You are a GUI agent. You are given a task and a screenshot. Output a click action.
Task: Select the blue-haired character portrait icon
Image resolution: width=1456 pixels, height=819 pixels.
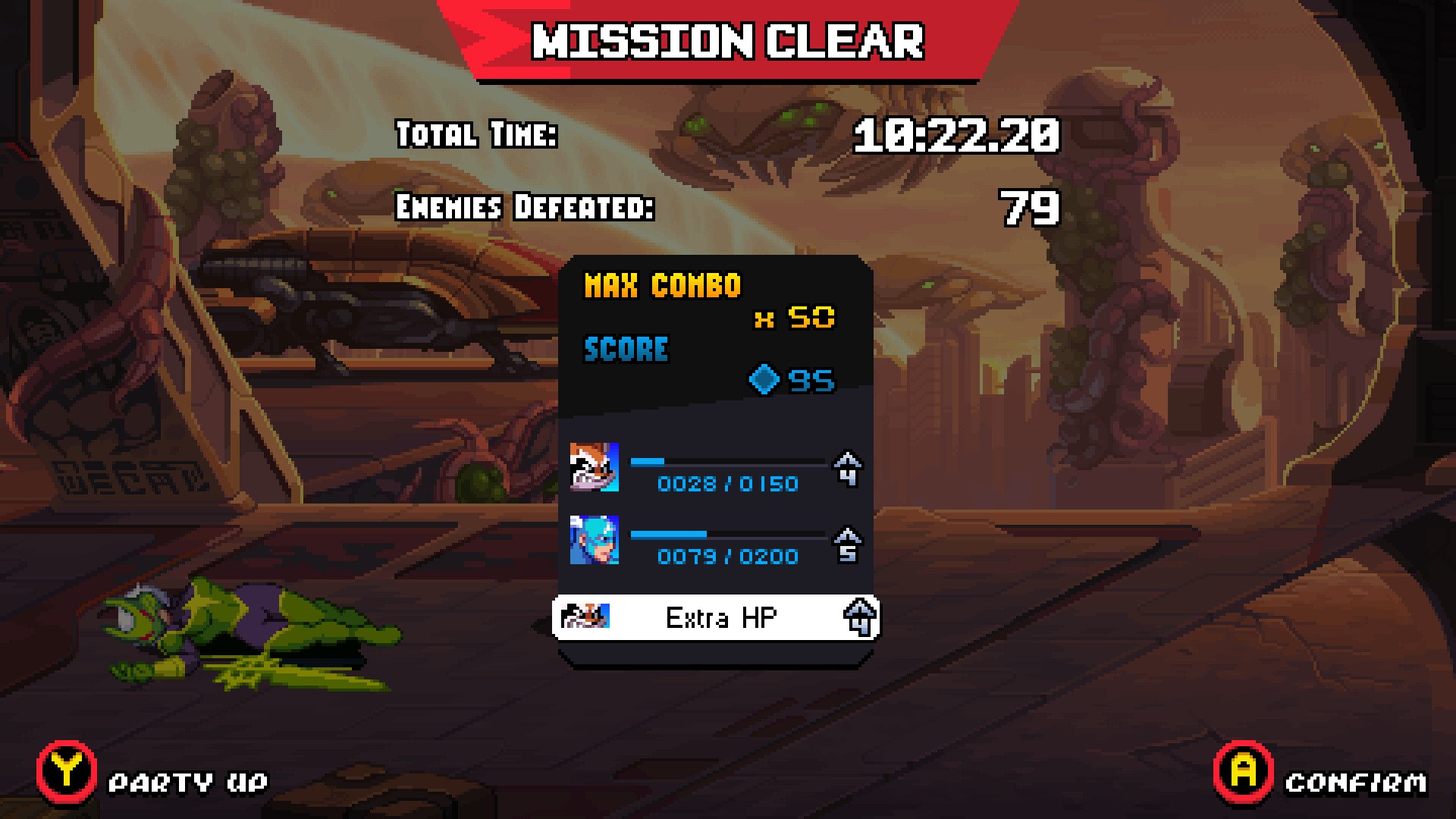tap(596, 541)
